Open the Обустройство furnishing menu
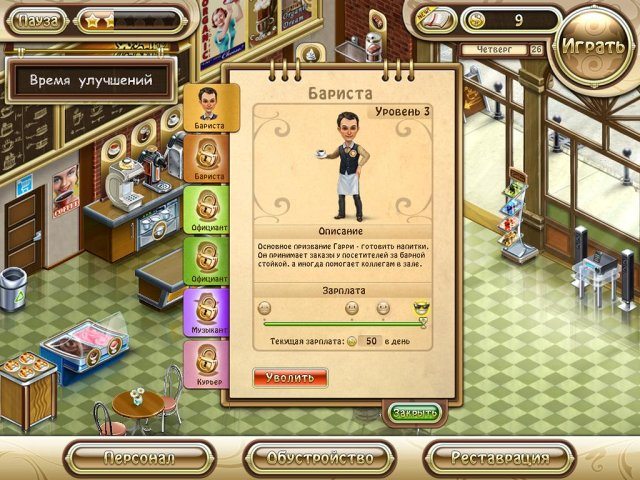Screen dimensions: 640x480 [320, 458]
